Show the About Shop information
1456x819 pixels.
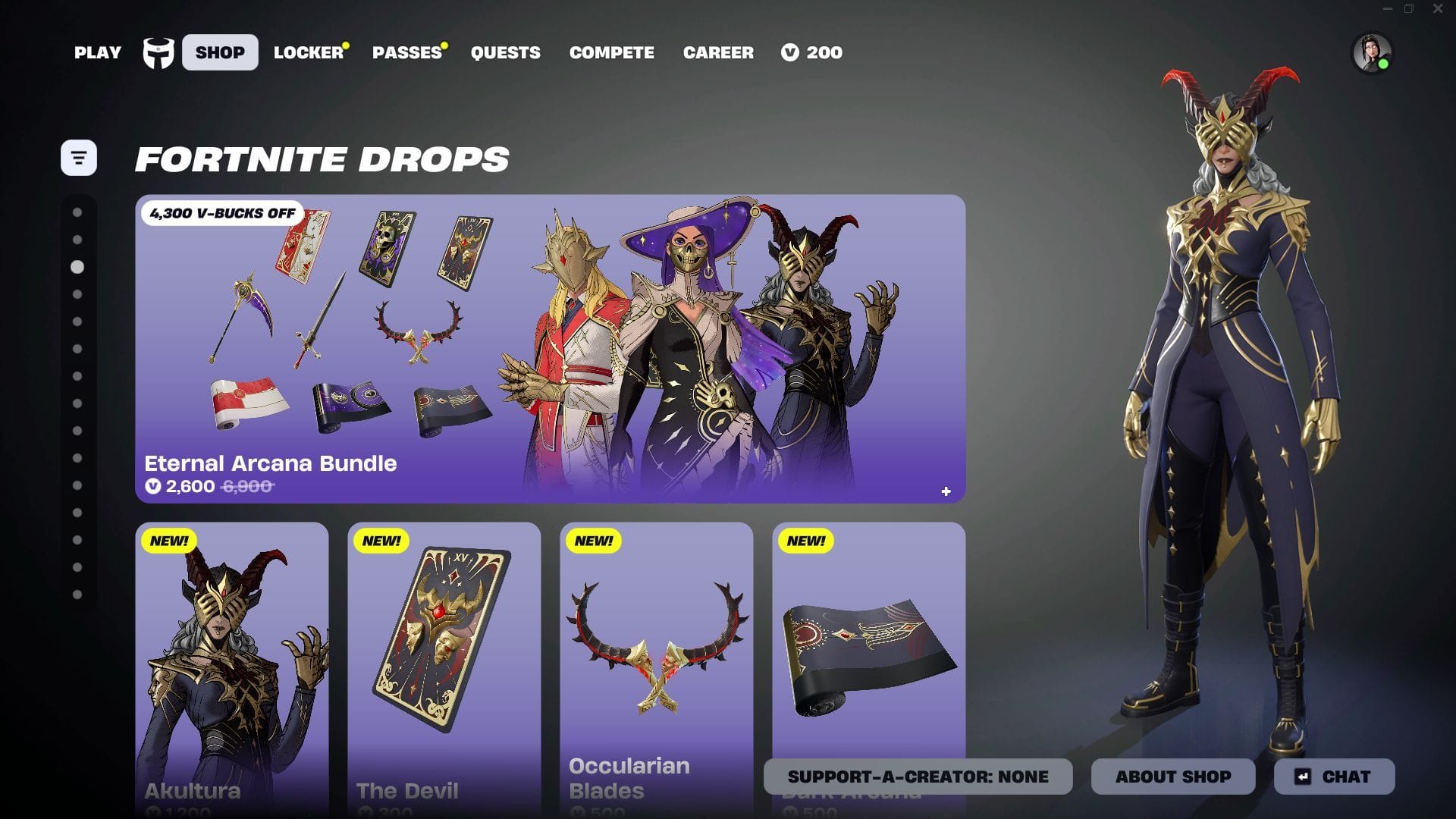(1173, 777)
